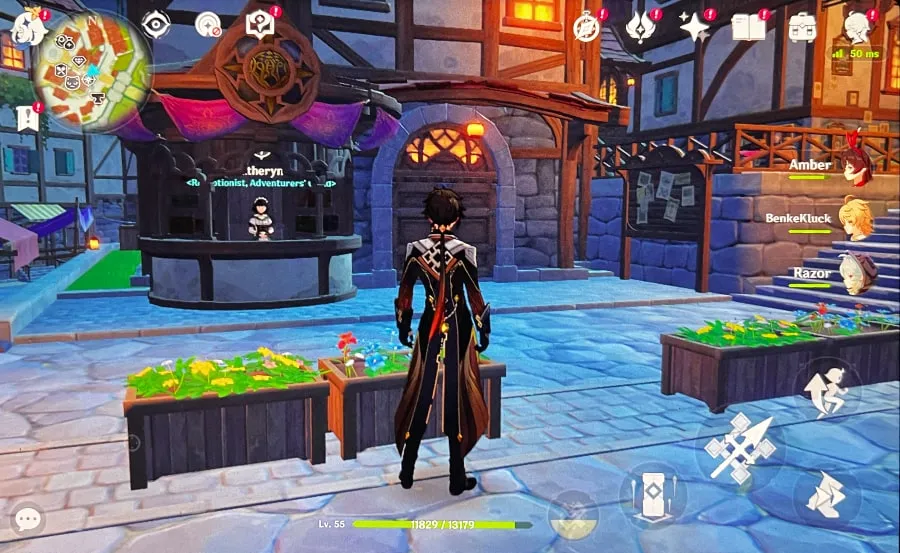Tap the jump button
The width and height of the screenshot is (900, 553).
point(826,387)
